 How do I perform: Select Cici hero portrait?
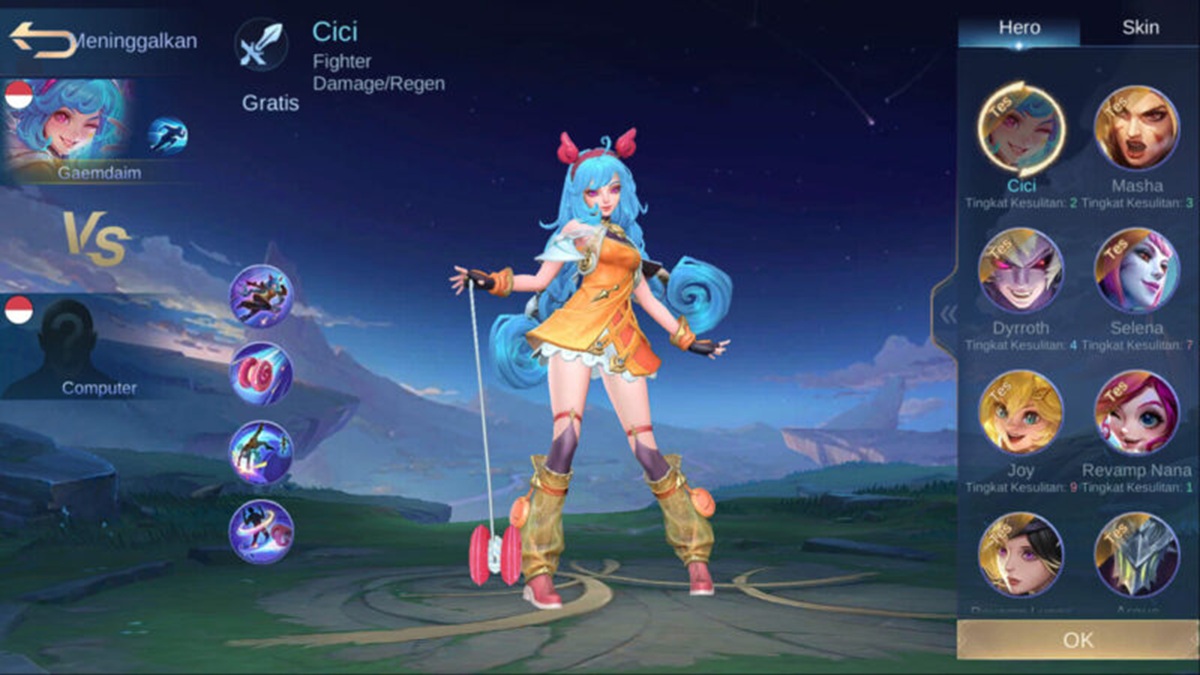tap(1021, 129)
